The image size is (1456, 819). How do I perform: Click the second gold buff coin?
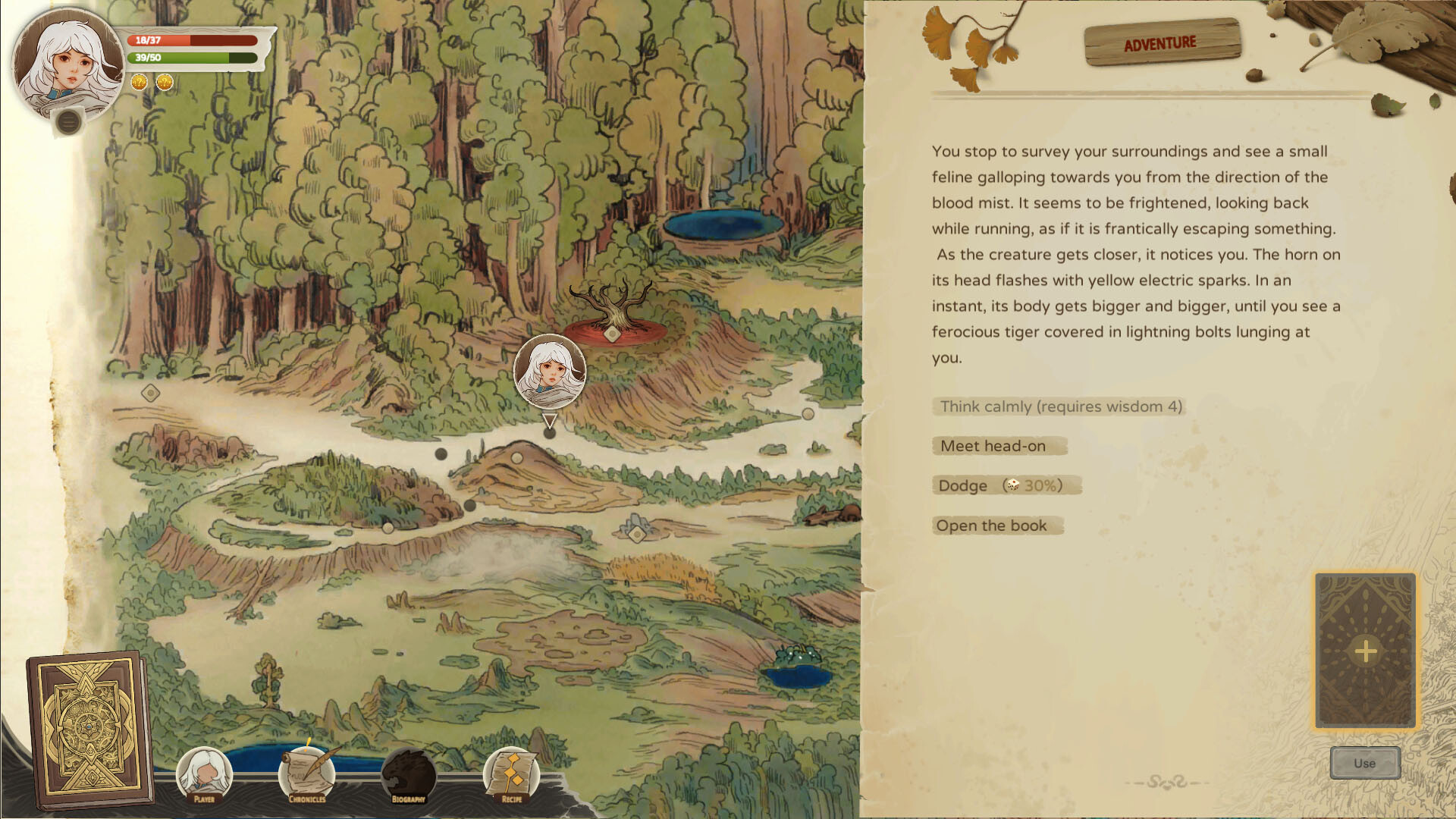coord(164,82)
